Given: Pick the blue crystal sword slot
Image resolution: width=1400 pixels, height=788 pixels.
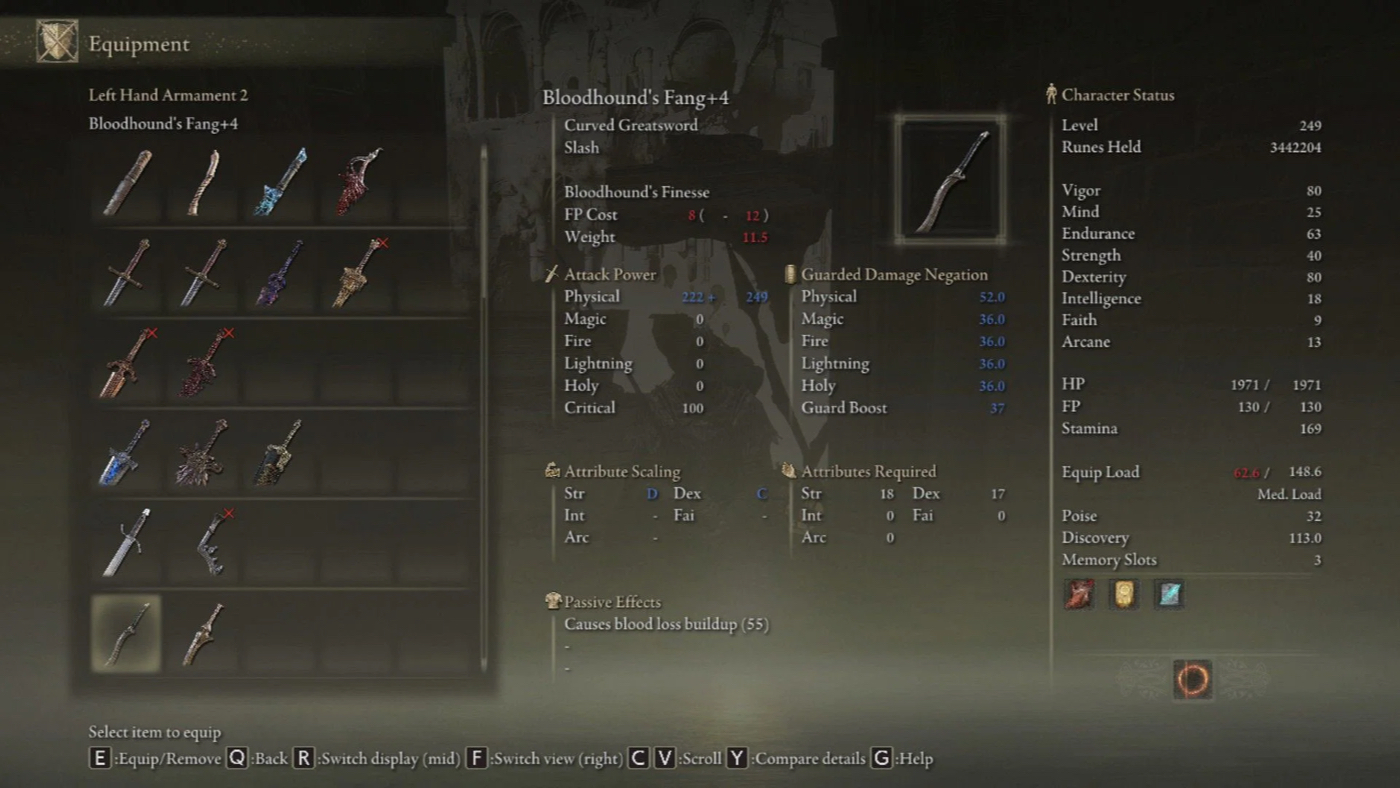Looking at the screenshot, I should point(281,183).
